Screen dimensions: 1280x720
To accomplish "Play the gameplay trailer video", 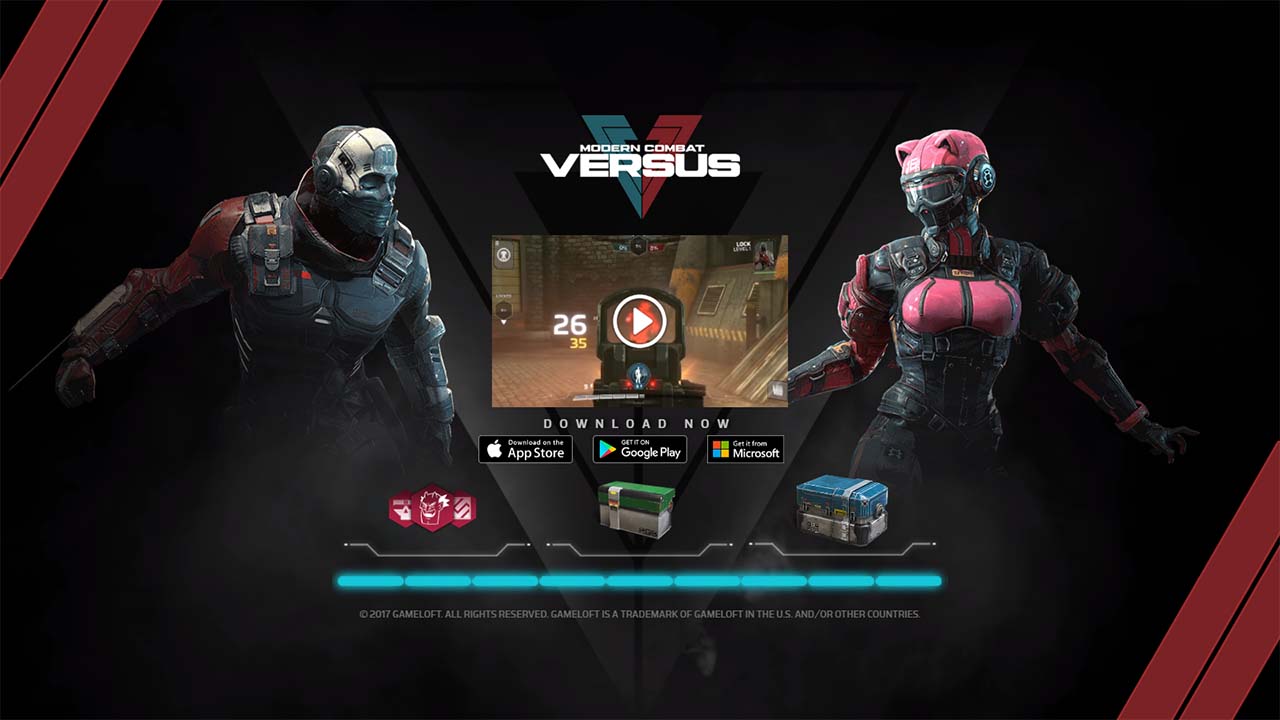I will [640, 320].
